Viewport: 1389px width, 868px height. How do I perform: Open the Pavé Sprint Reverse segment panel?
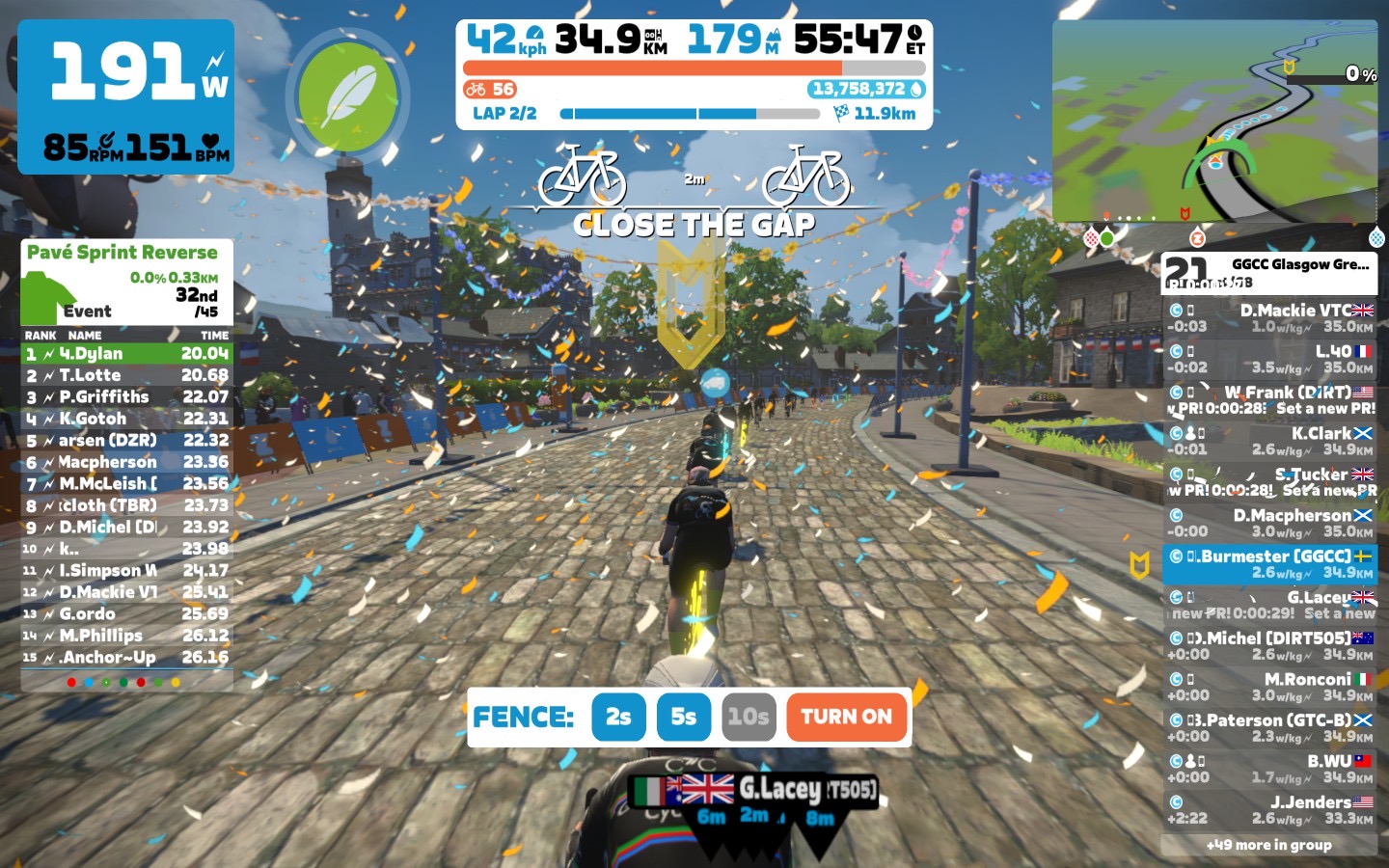tap(126, 282)
